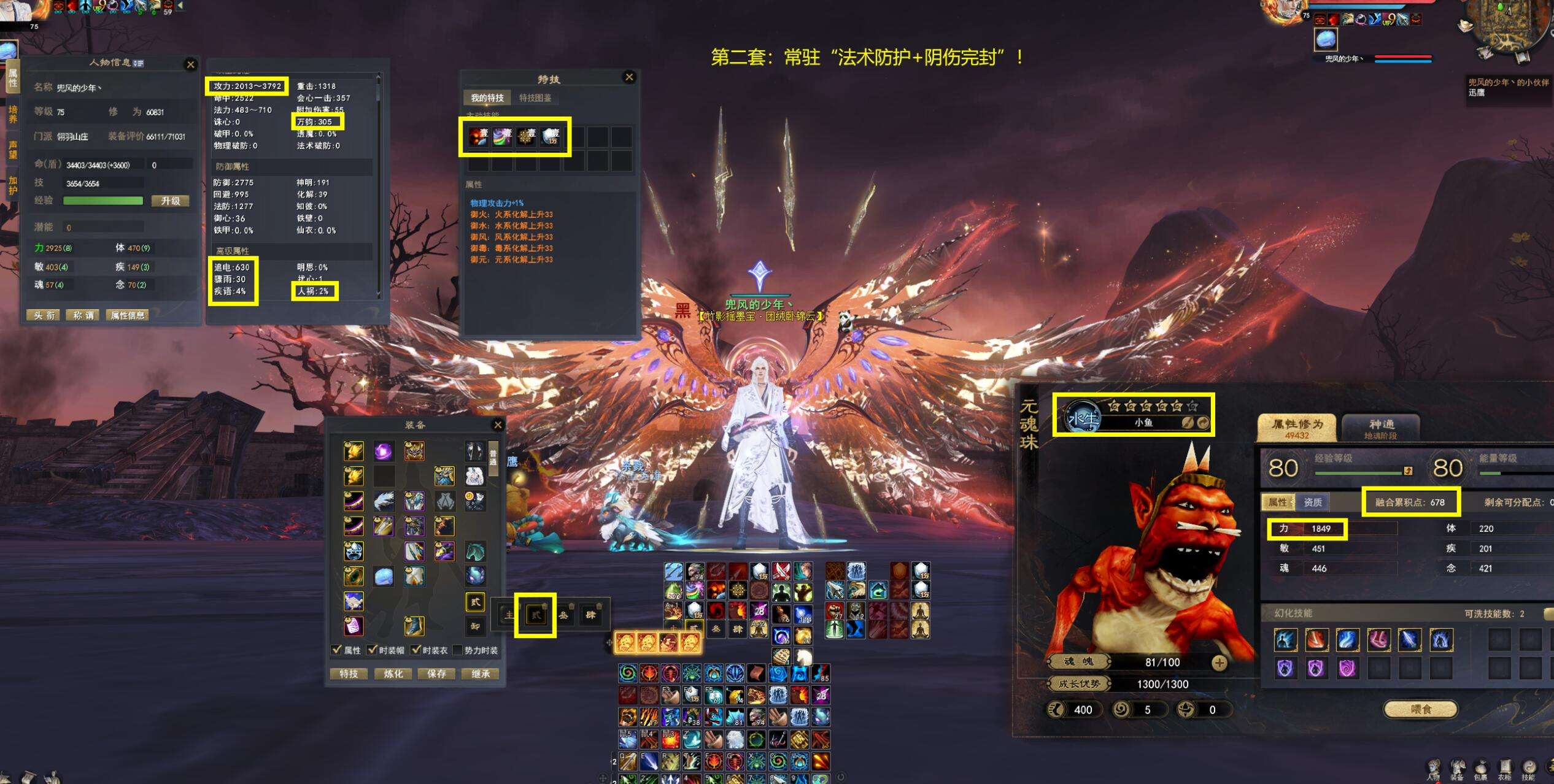Switch to the 神通 tab

[1380, 427]
